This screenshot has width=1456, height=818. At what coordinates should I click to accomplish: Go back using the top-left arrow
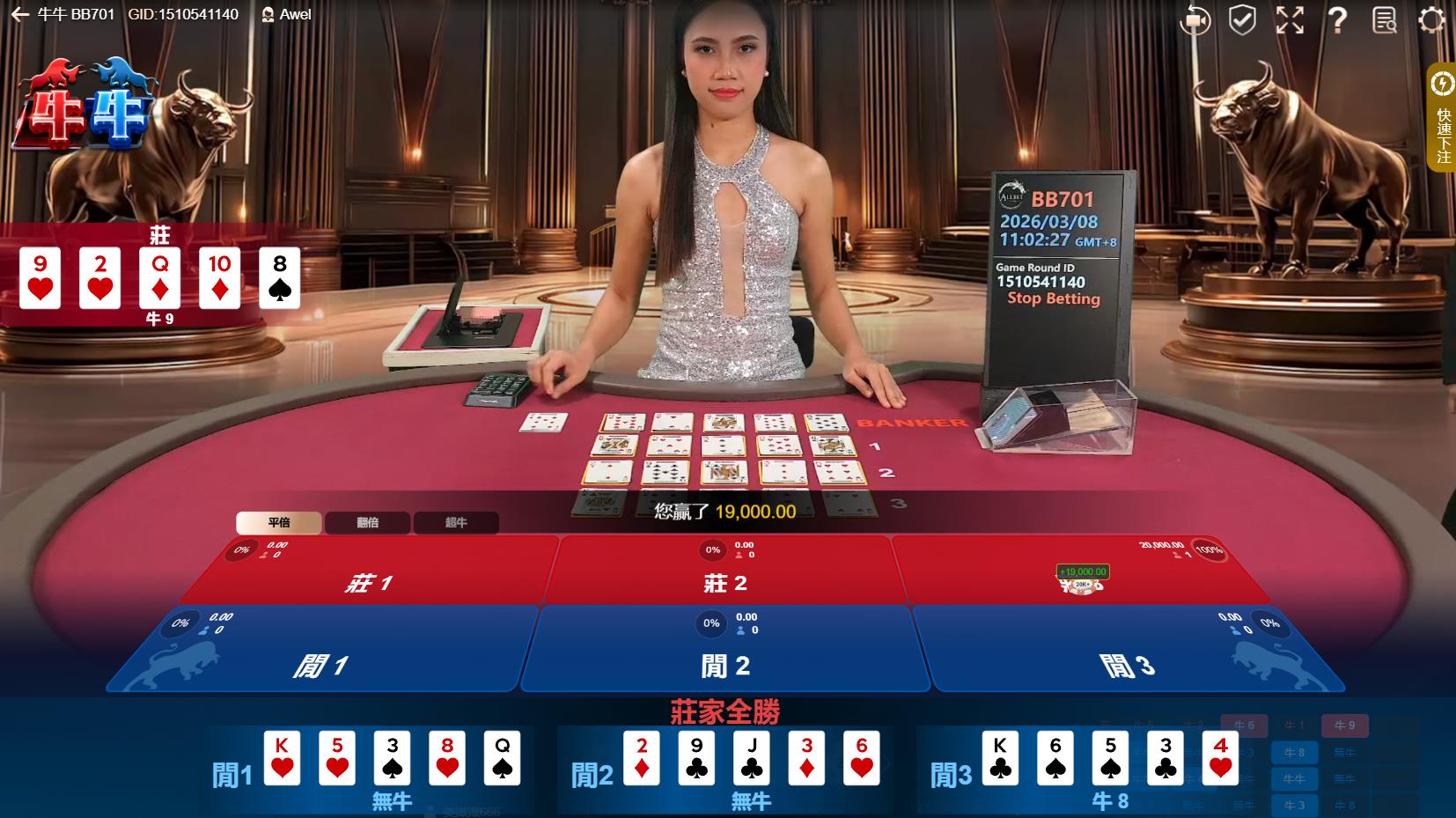[x=19, y=15]
